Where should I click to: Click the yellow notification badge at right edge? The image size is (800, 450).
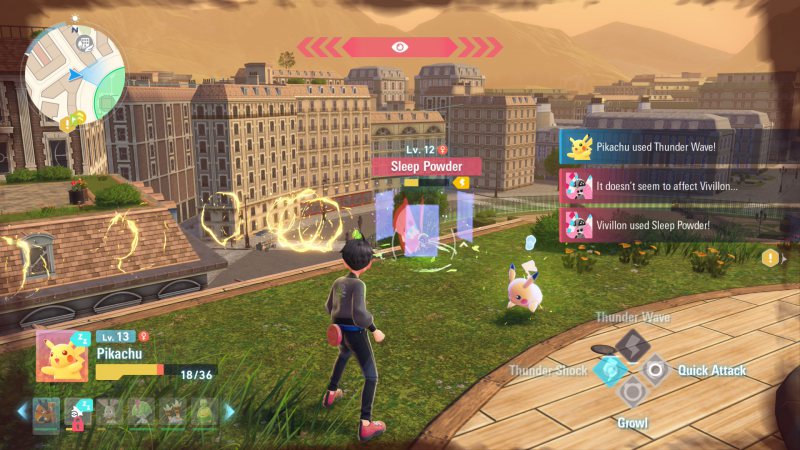[770, 258]
